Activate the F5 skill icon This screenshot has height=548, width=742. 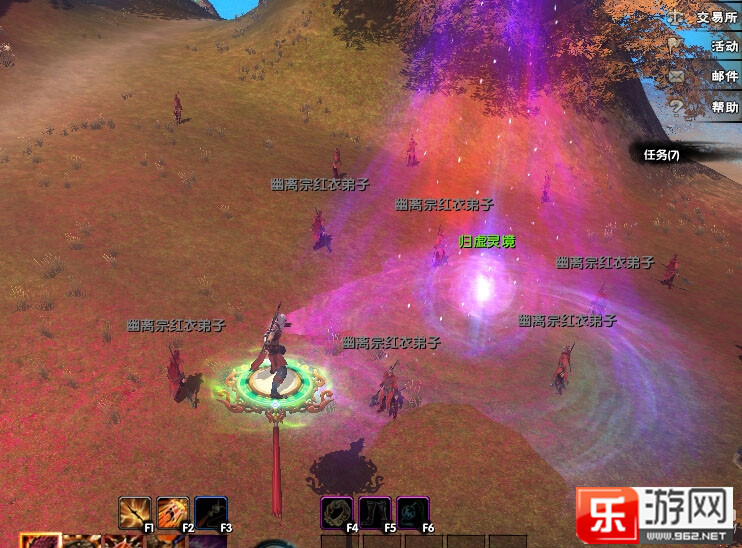coord(375,512)
